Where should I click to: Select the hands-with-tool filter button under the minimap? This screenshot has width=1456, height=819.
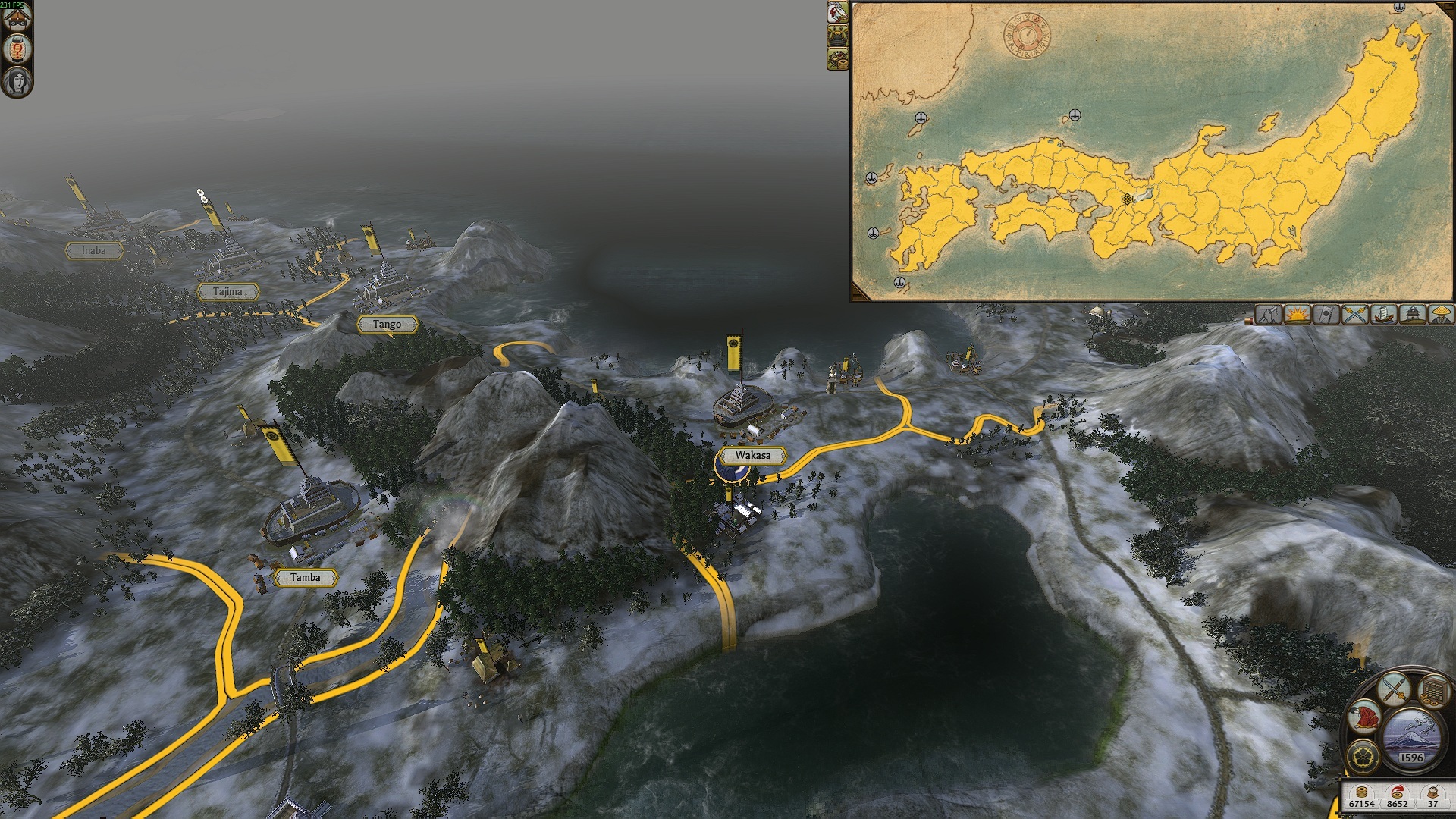tap(1269, 314)
